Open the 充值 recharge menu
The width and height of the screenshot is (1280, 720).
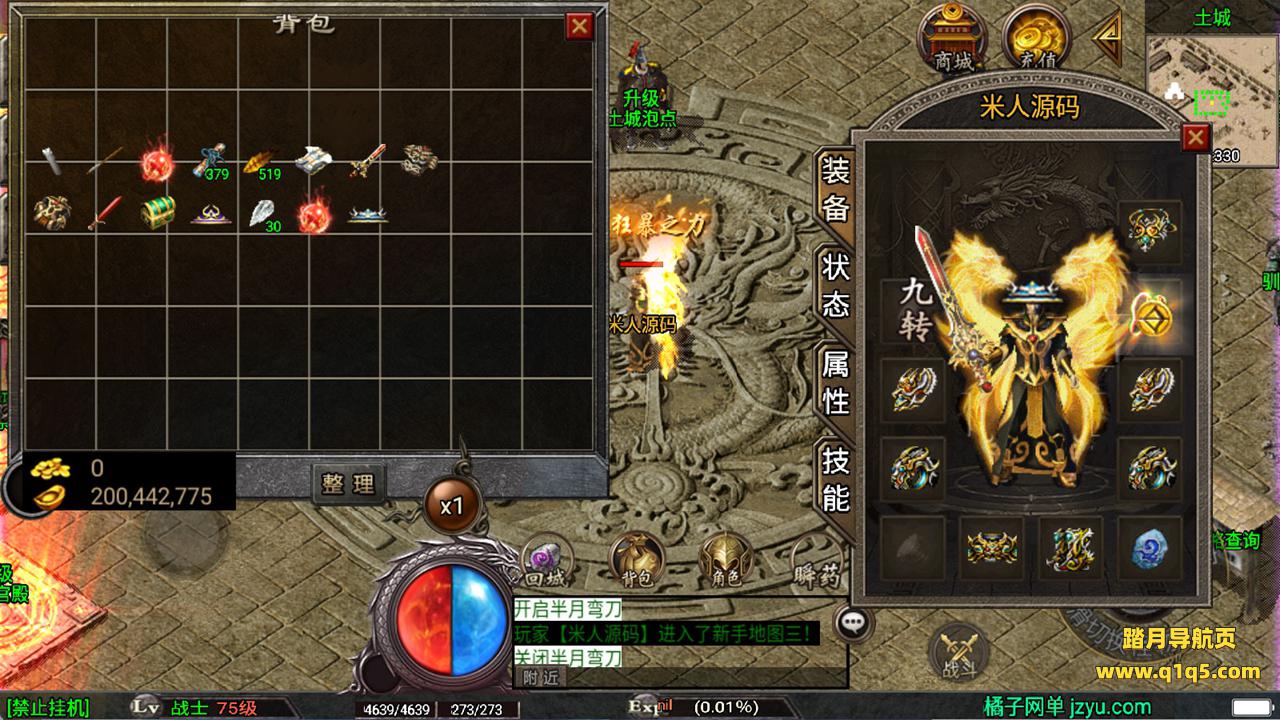(x=1036, y=38)
